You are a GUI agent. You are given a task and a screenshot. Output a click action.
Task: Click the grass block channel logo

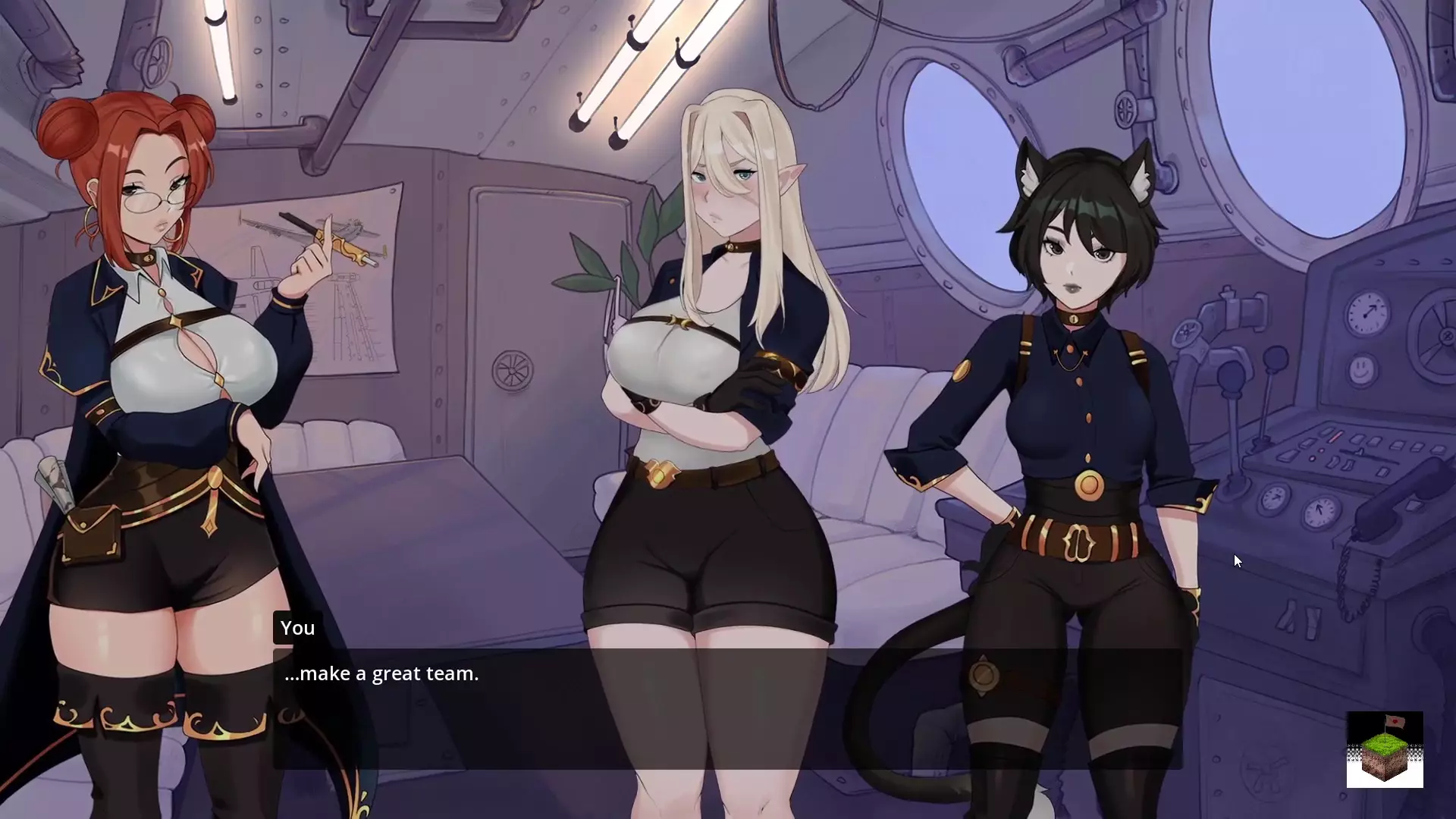(1384, 749)
